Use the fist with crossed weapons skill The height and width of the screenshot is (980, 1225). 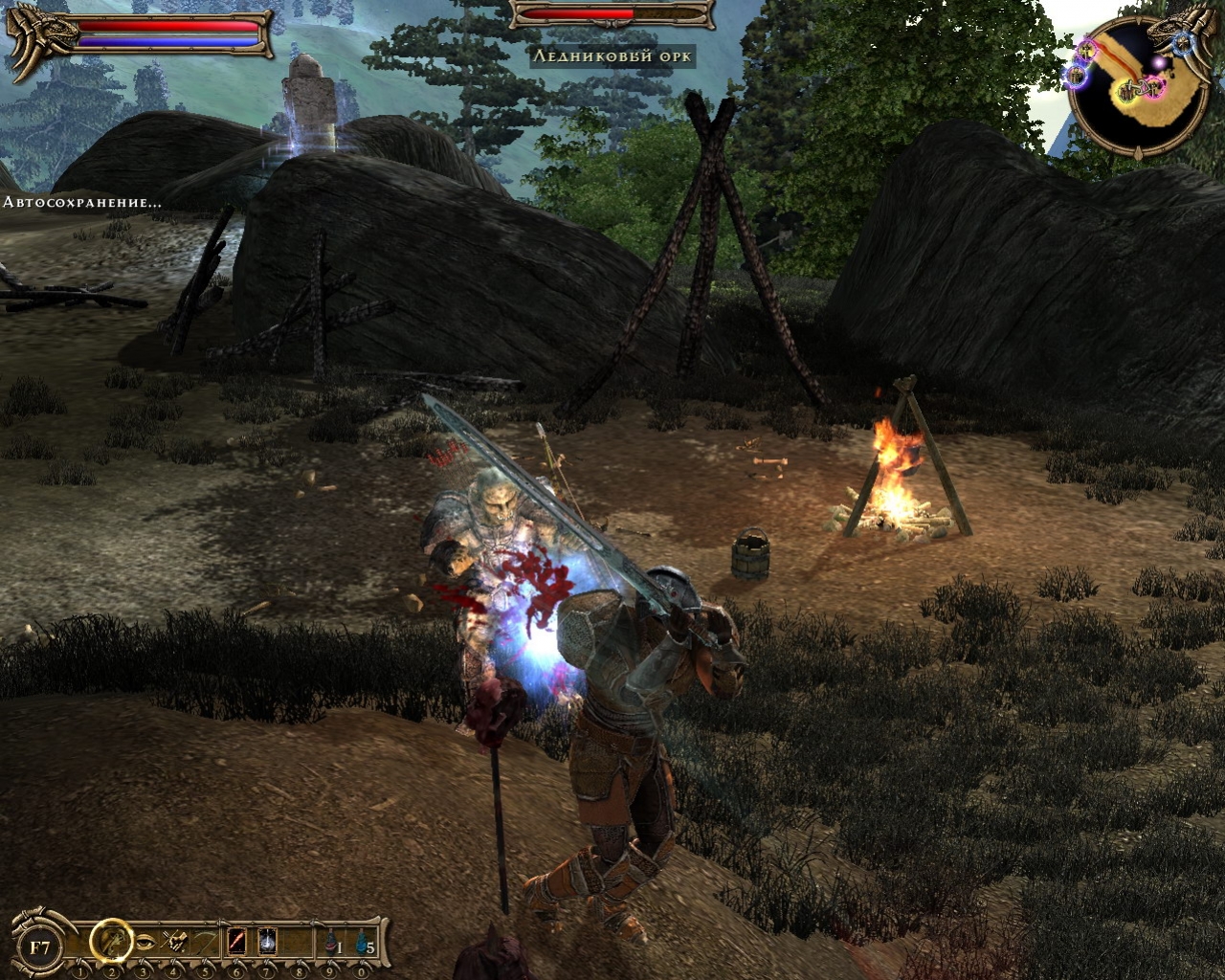coord(175,943)
